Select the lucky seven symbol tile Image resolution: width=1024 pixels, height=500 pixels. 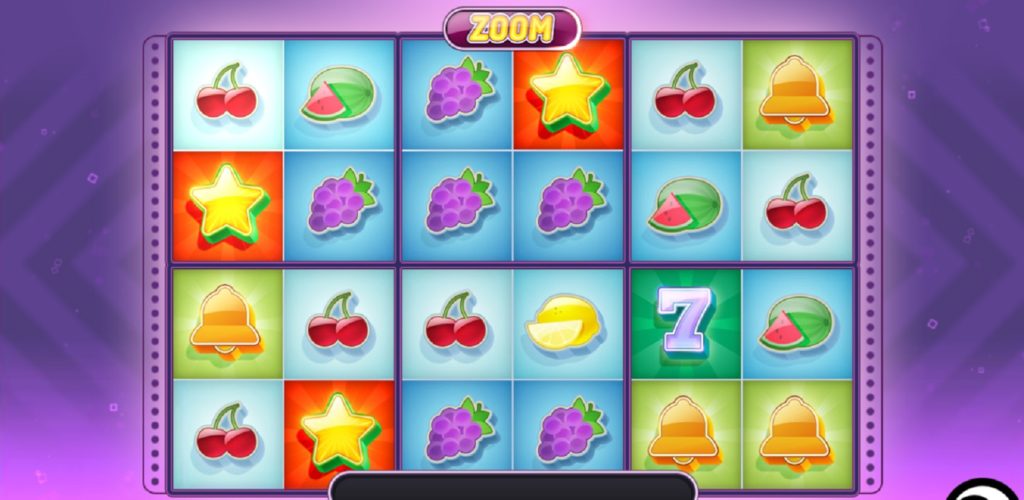pyautogui.click(x=687, y=324)
